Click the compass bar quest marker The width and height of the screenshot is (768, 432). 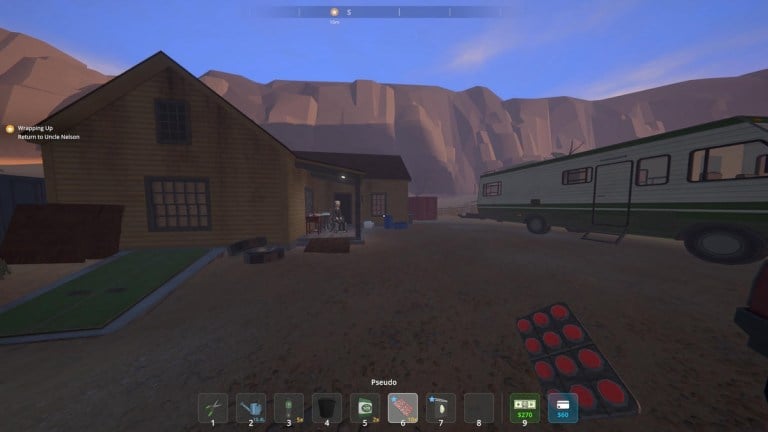335,12
